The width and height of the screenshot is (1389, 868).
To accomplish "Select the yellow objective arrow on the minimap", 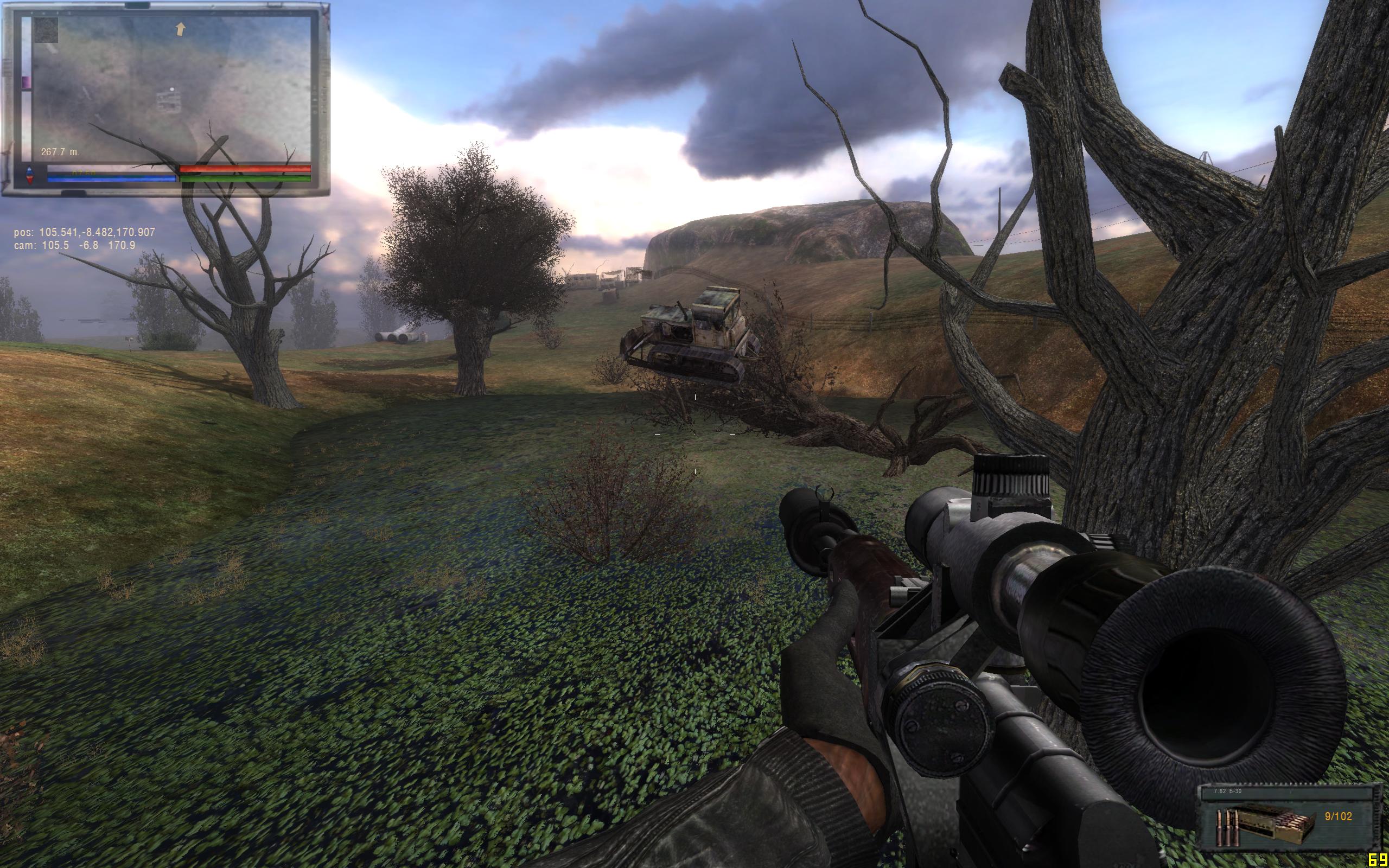I will (181, 29).
